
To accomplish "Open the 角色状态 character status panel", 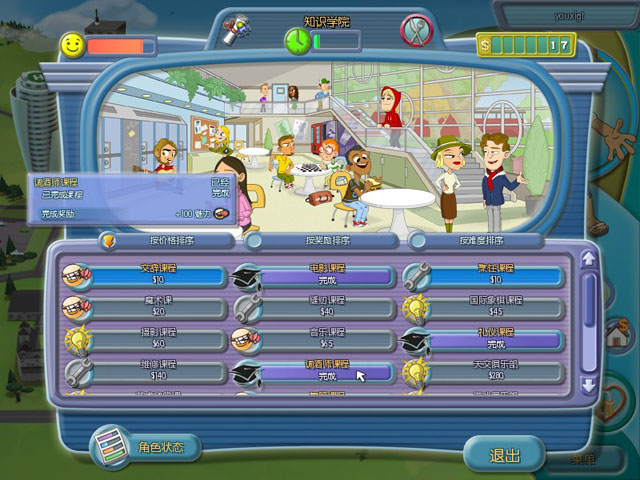I will click(x=146, y=447).
